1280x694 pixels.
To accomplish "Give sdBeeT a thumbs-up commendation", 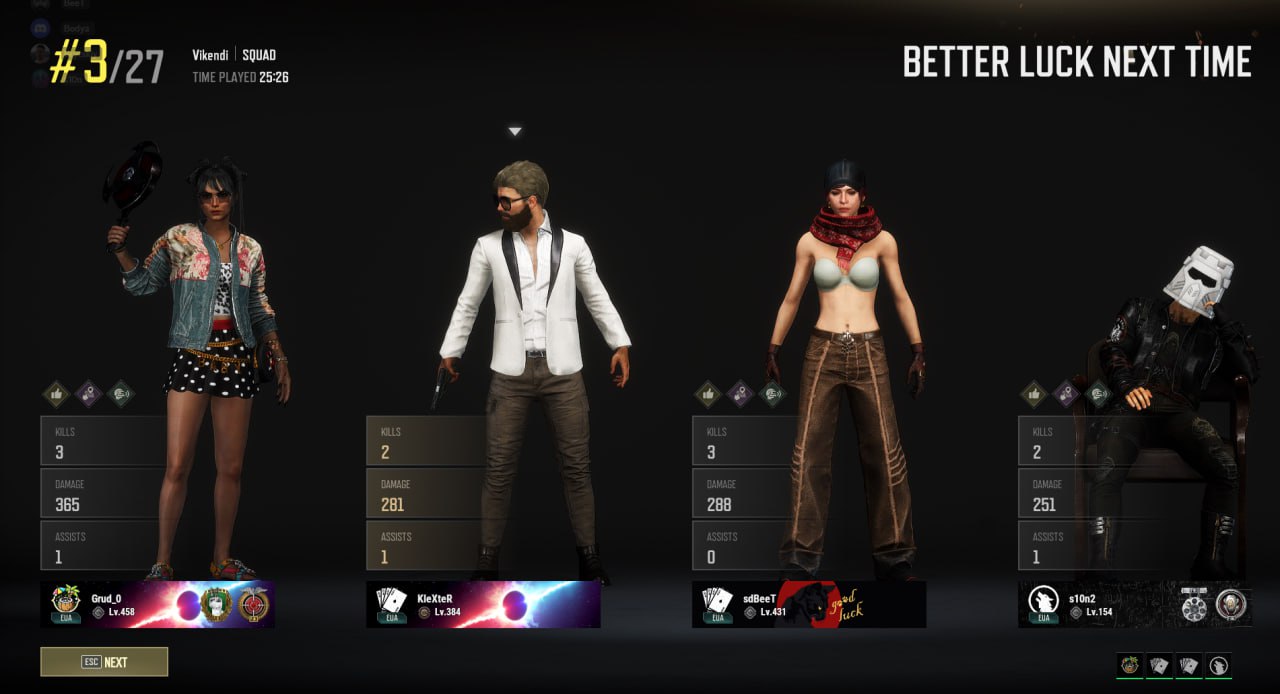I will click(x=707, y=394).
